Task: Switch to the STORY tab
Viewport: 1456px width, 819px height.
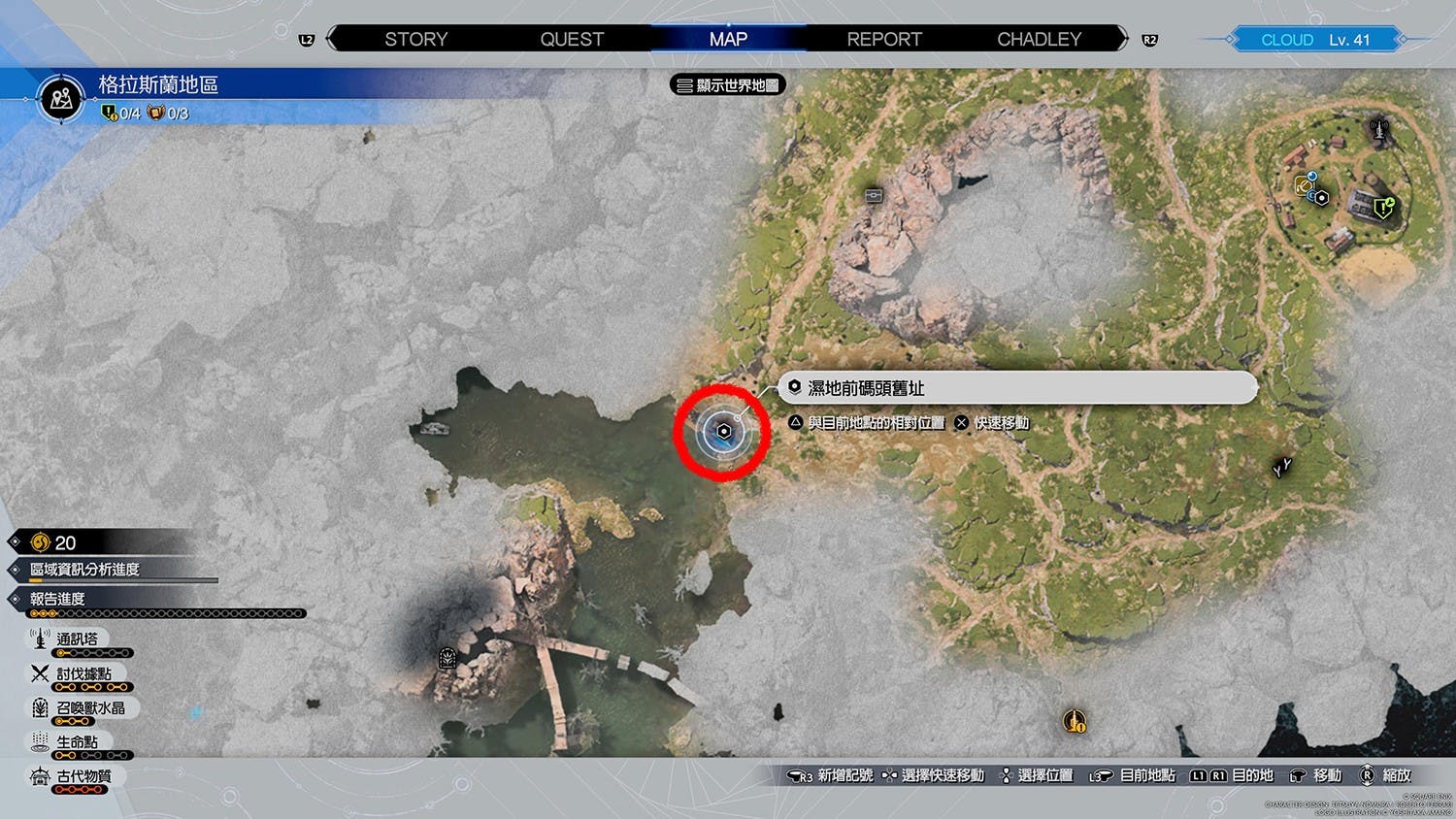Action: 415,40
